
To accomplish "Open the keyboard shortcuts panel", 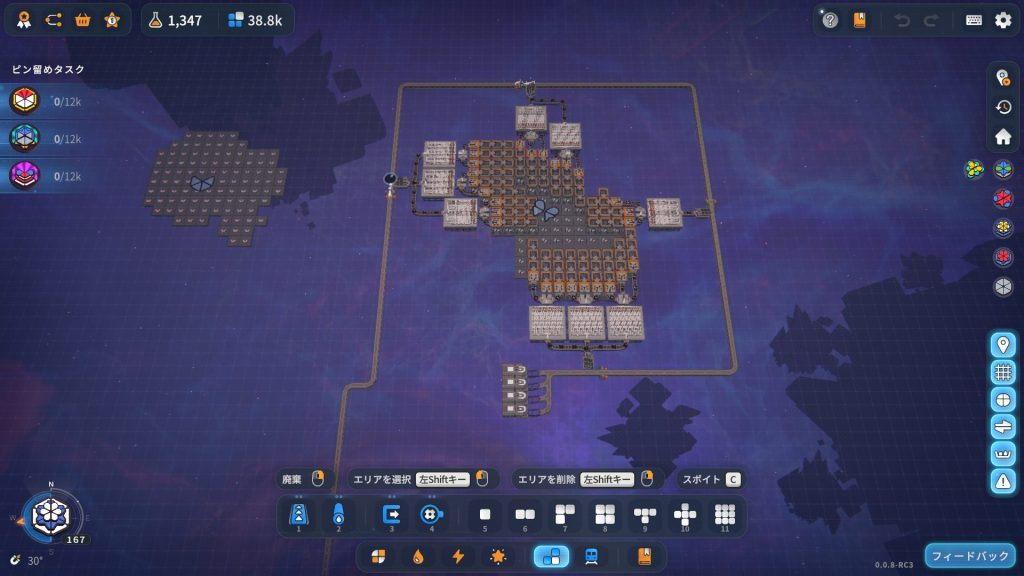I will click(x=973, y=20).
